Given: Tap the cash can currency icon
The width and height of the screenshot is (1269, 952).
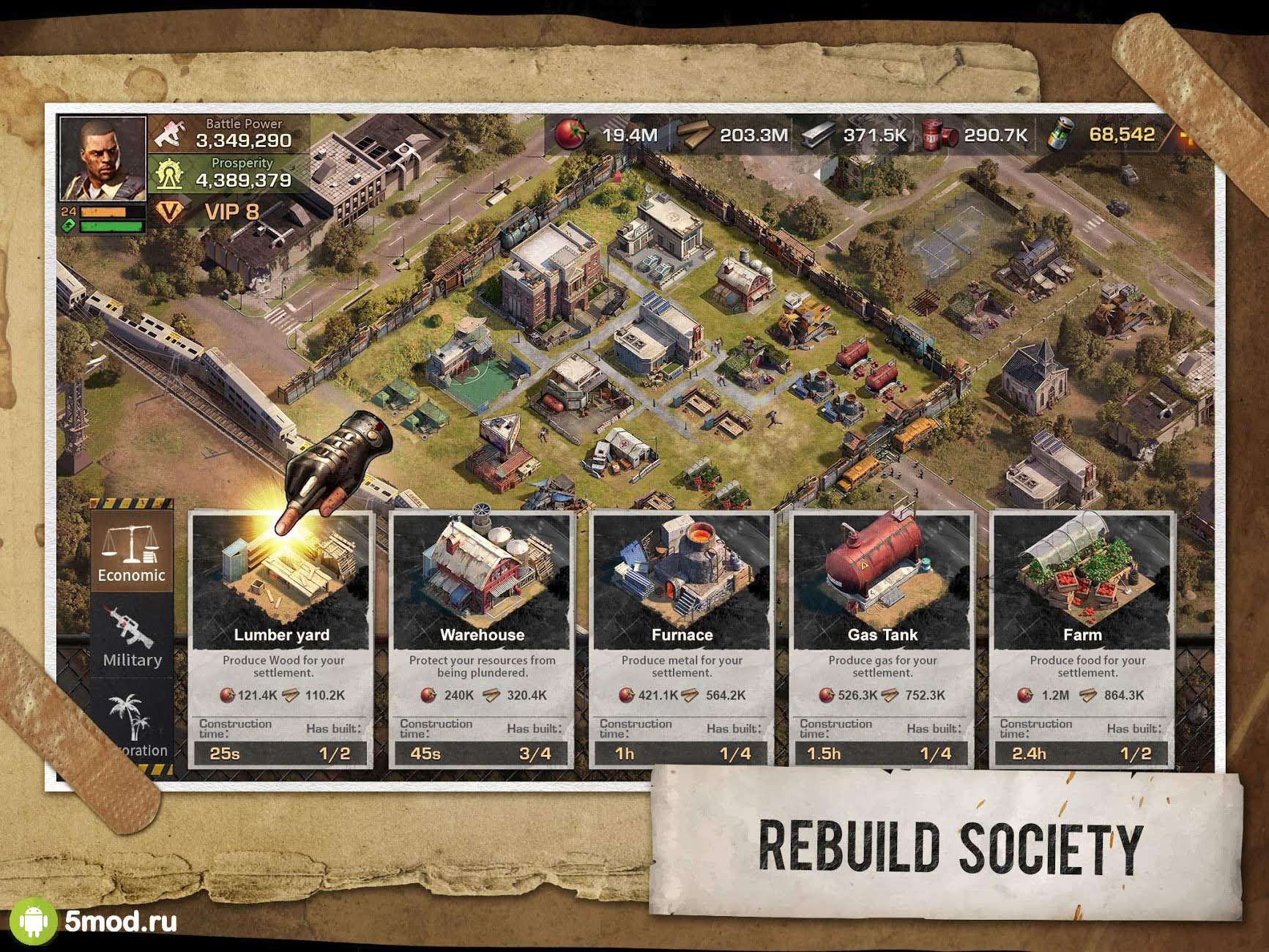Looking at the screenshot, I should point(1059,135).
